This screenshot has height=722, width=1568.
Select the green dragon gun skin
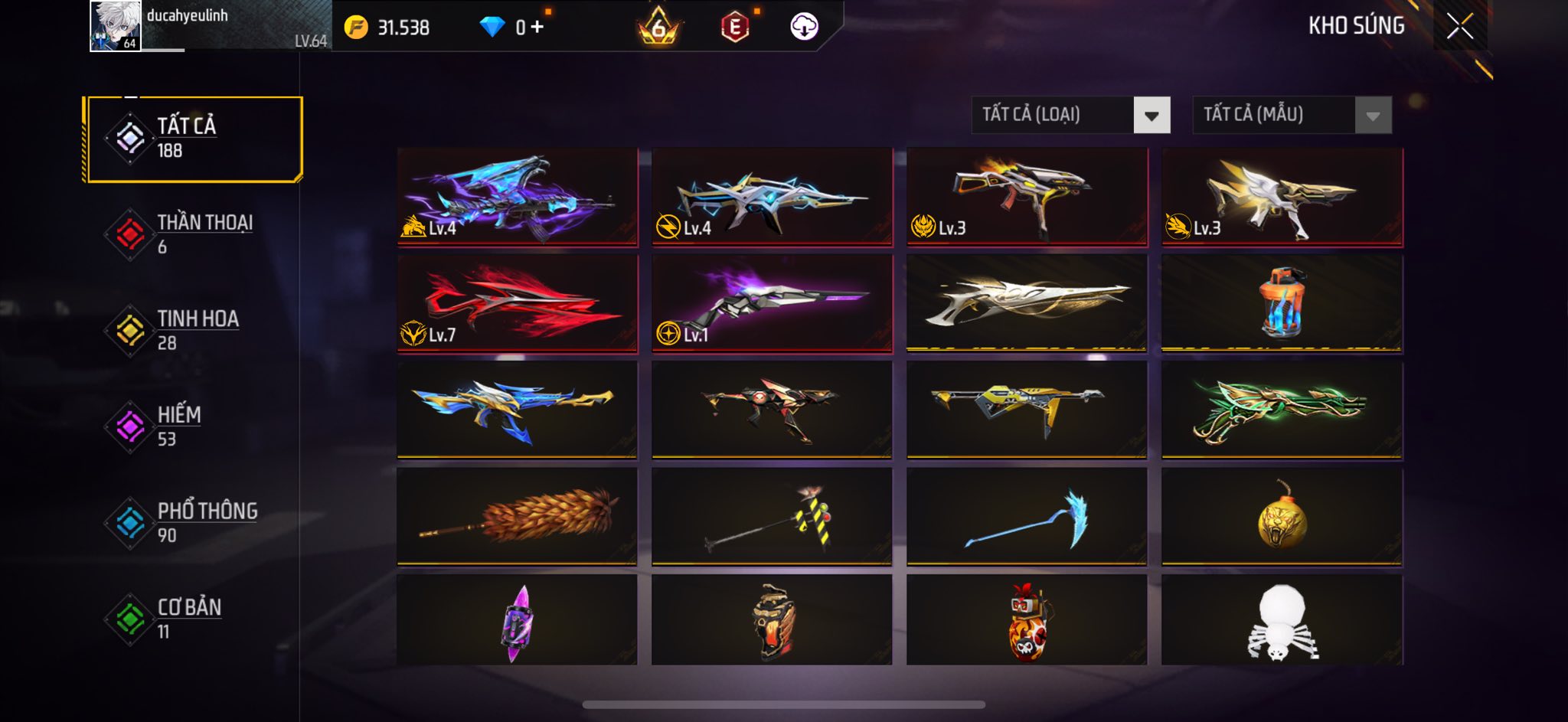1282,410
